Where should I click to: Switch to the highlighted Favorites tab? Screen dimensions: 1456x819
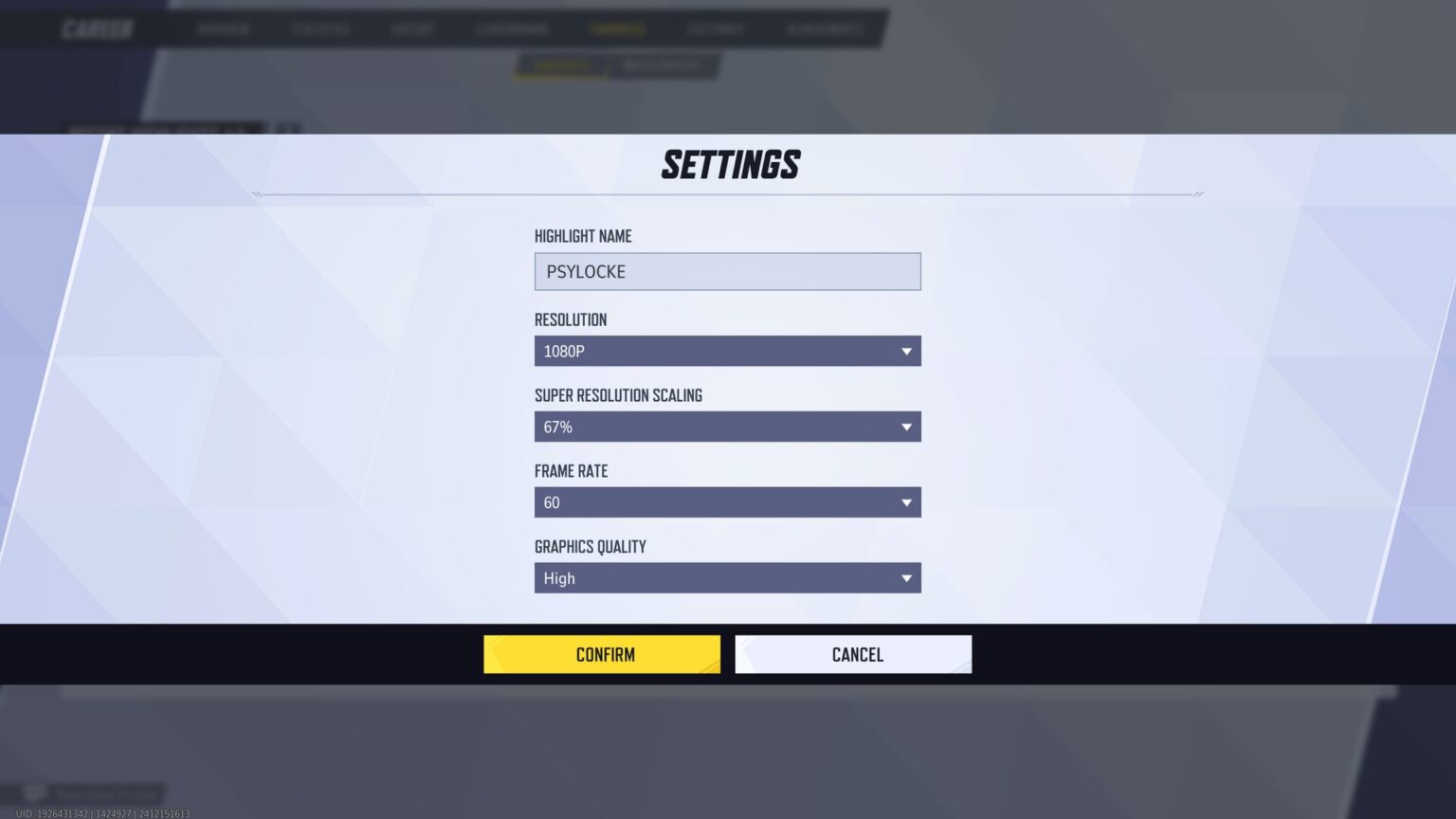[x=617, y=28]
